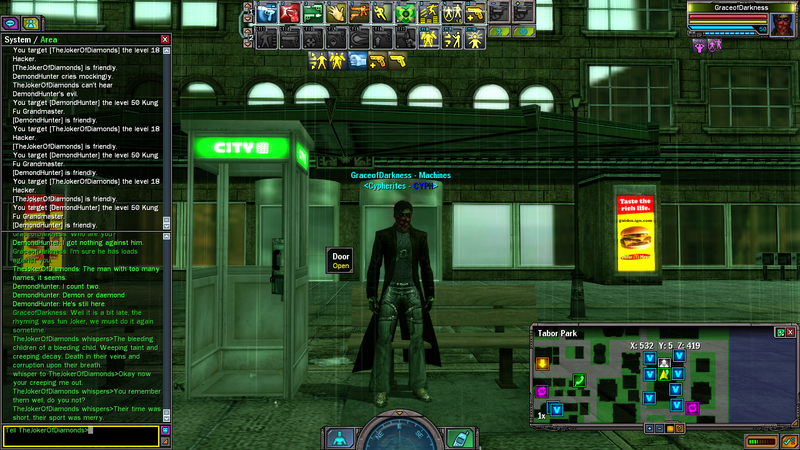Image resolution: width=800 pixels, height=450 pixels.
Task: Open the central blue figure button at bottom
Action: [x=340, y=437]
